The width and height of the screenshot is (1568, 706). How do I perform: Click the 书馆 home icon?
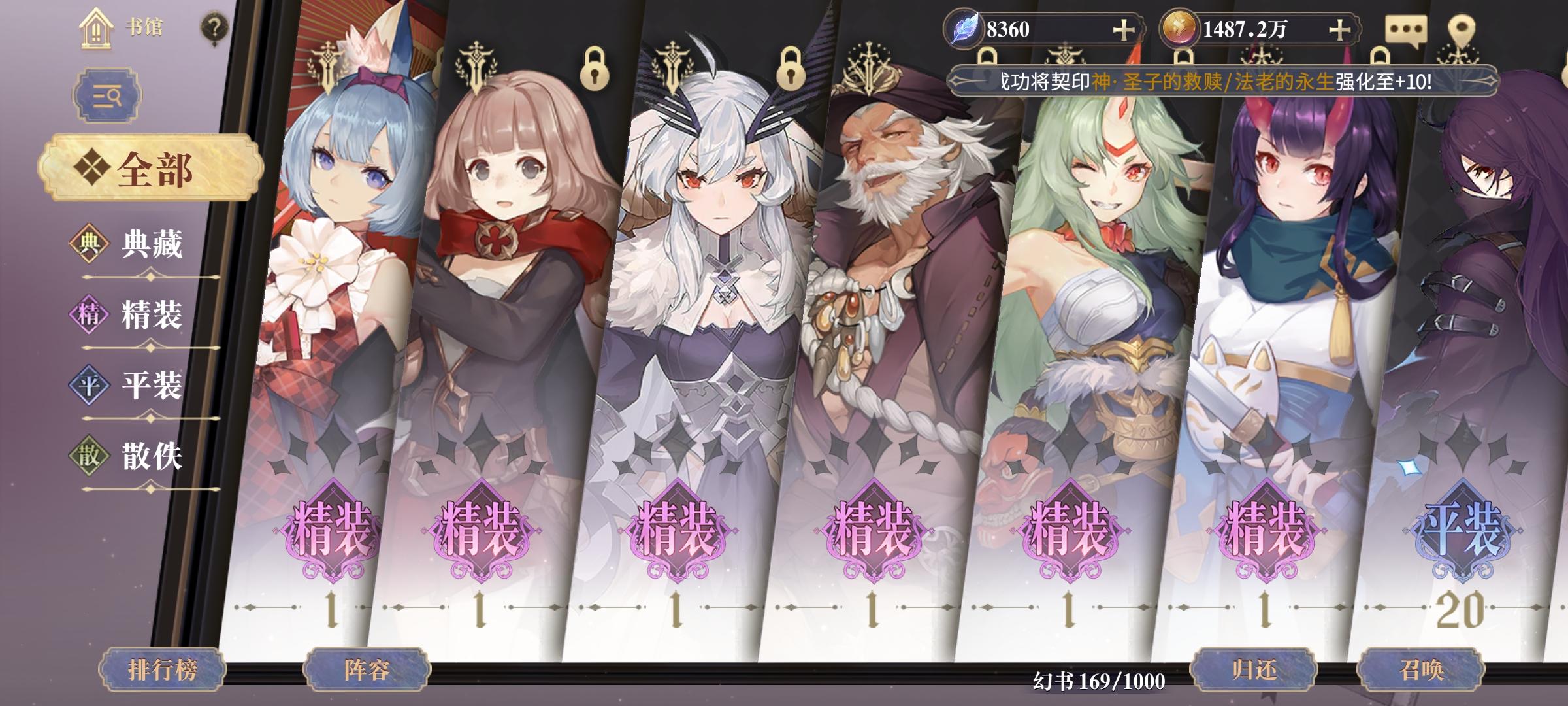click(x=97, y=29)
